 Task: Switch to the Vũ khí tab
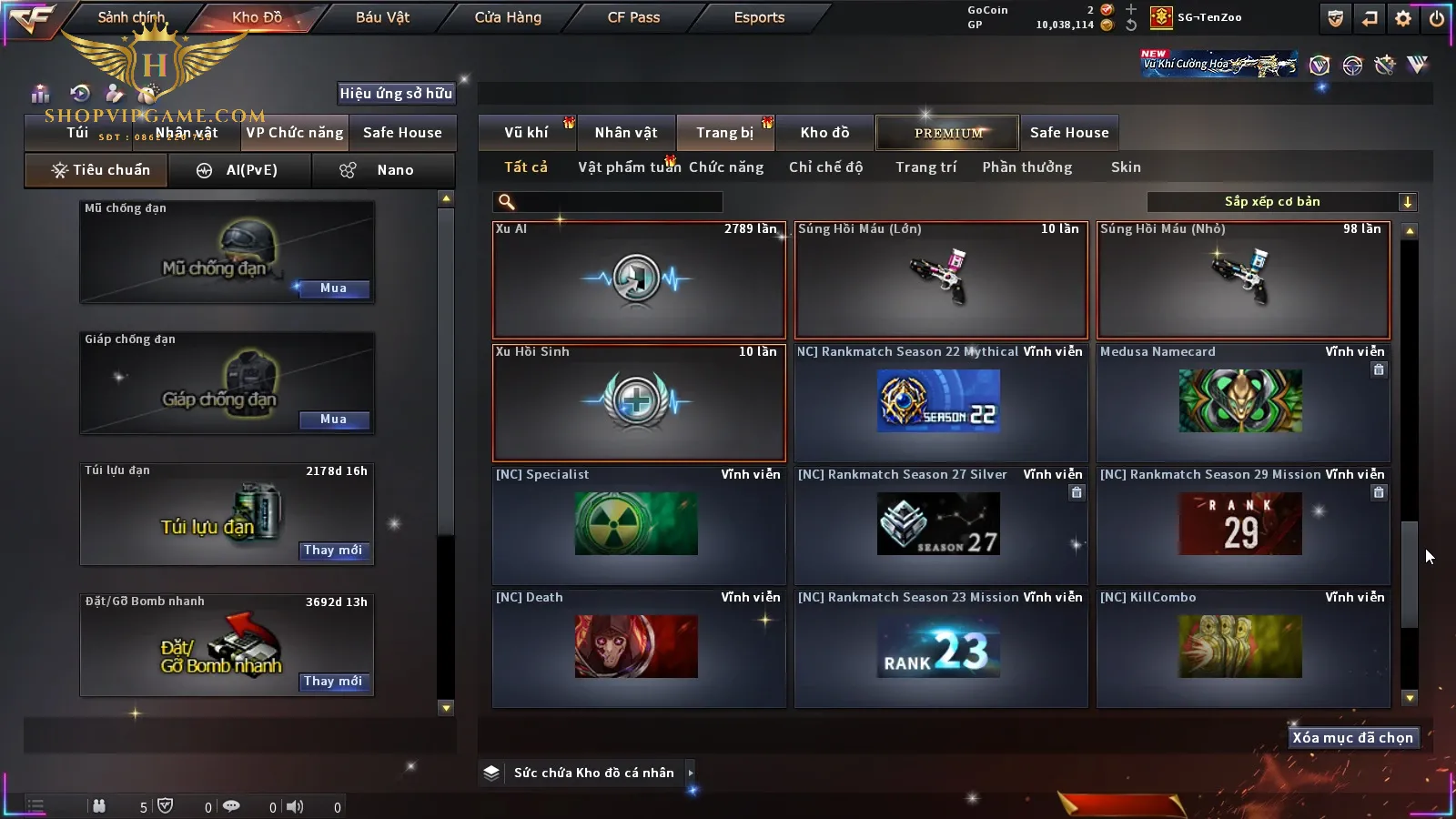click(526, 133)
